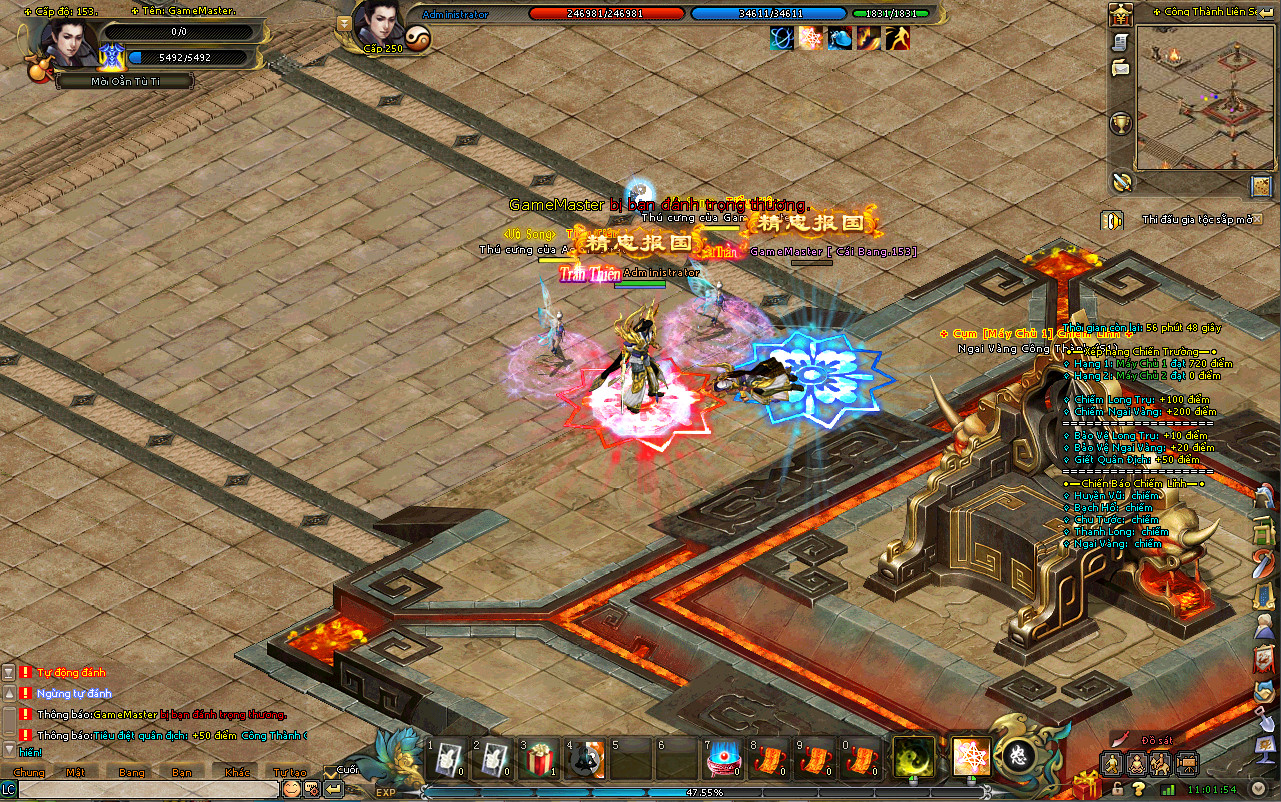Screen dimensions: 1281x802
Task: Click the mounted horse rider icon
Action: [x=1160, y=765]
